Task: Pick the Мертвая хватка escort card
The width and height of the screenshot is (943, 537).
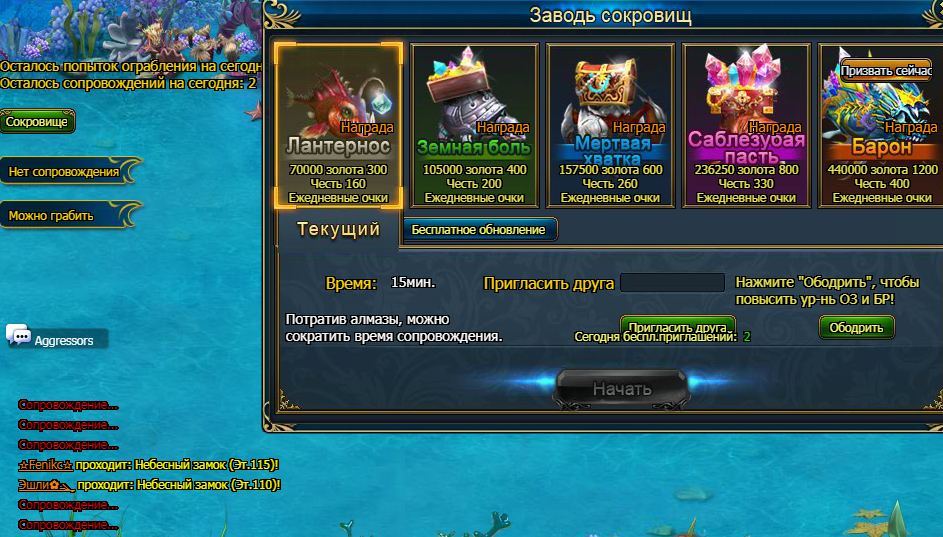Action: [x=610, y=125]
